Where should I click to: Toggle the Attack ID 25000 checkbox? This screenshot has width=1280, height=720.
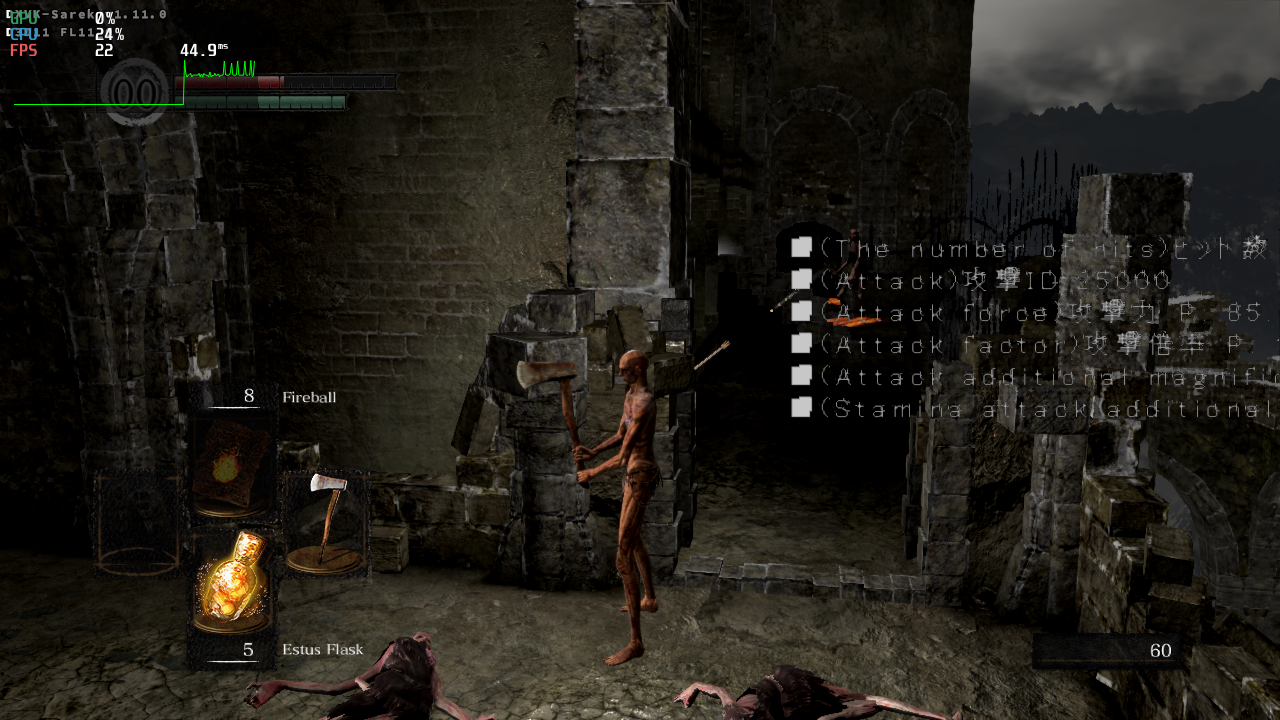tap(801, 279)
